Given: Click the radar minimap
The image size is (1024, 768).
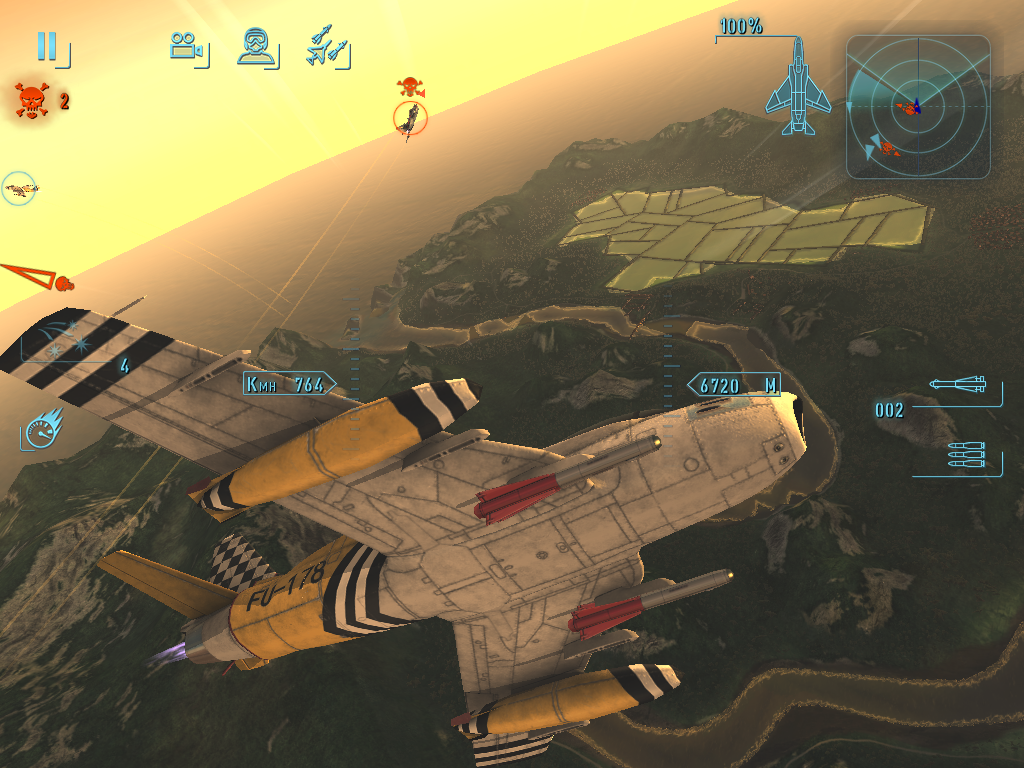Looking at the screenshot, I should 917,107.
